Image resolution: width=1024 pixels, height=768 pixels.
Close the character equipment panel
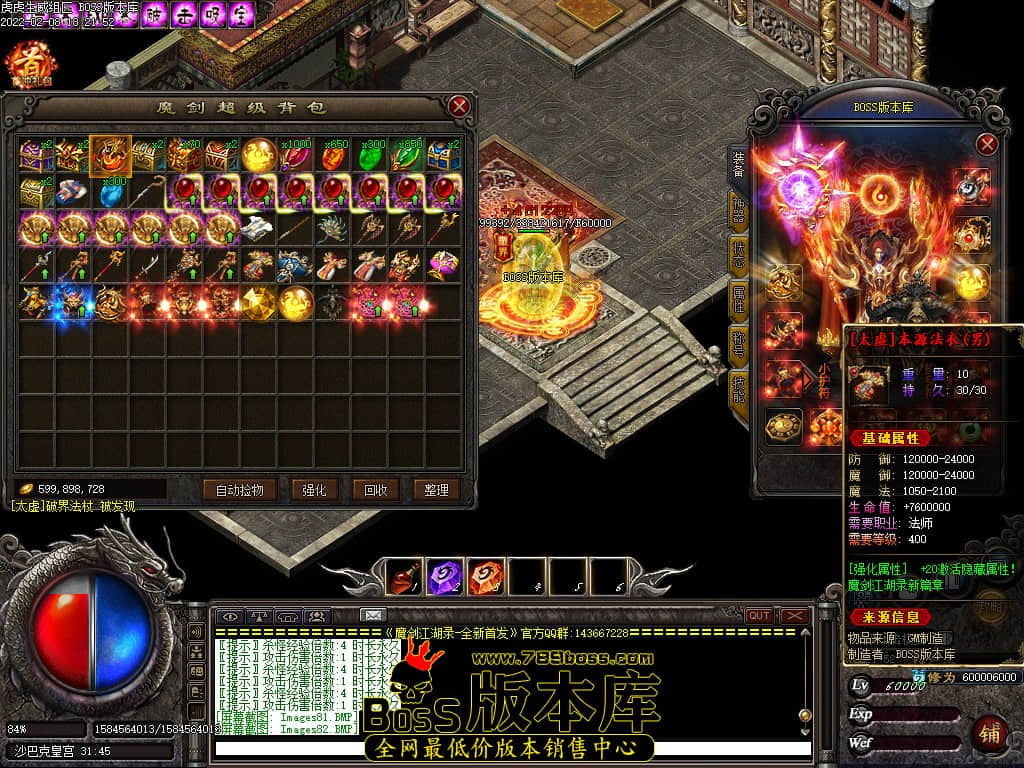click(x=987, y=144)
